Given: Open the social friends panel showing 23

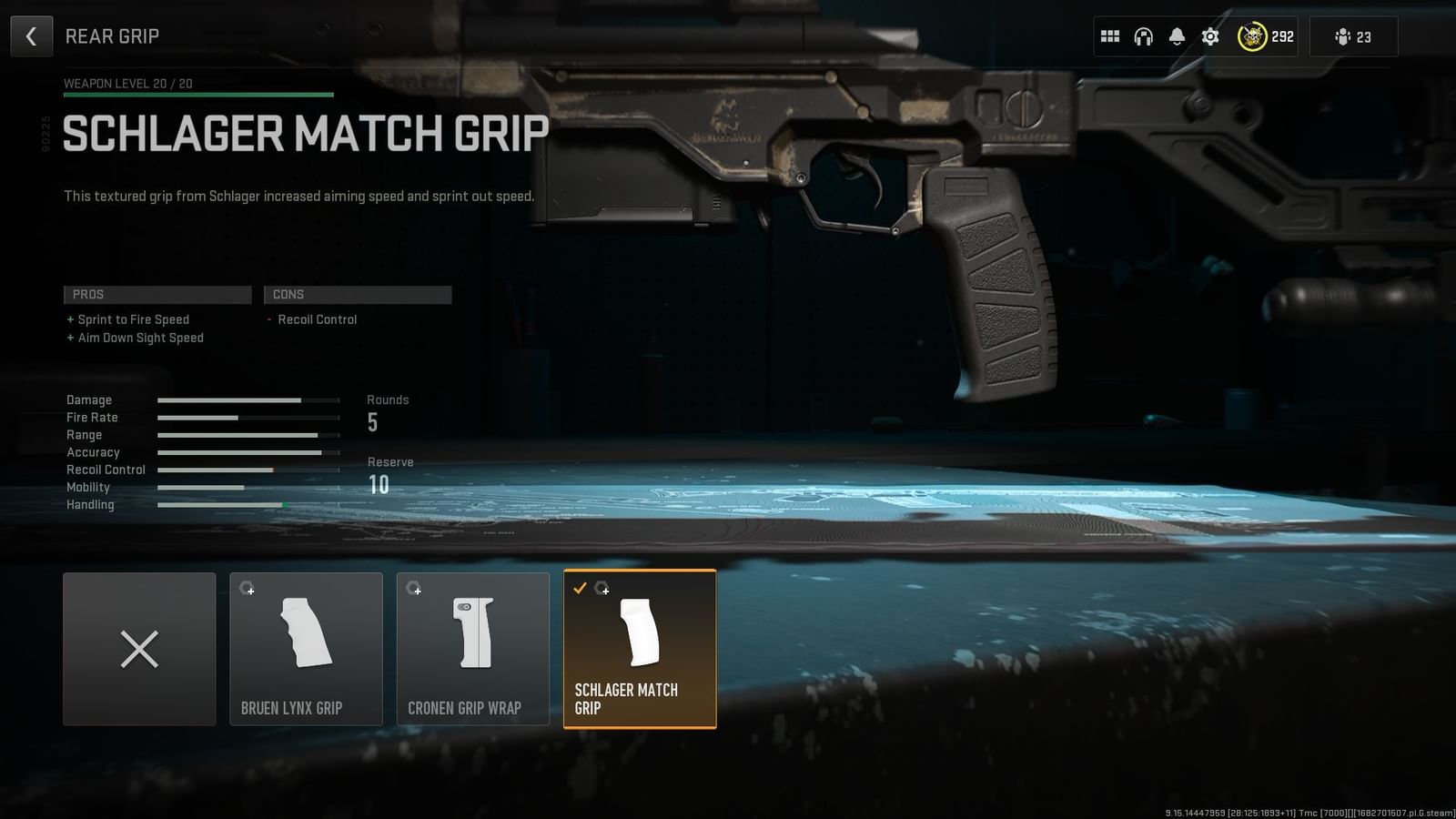Looking at the screenshot, I should click(1353, 36).
